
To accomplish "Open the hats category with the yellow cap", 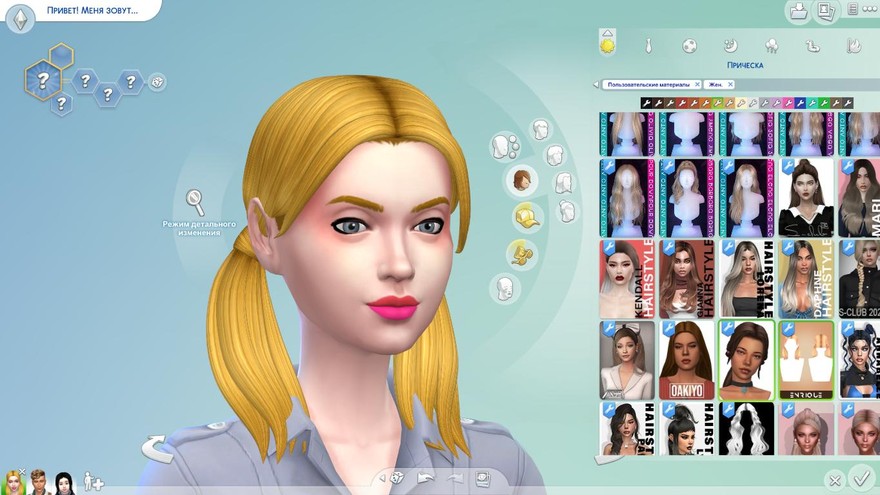I will point(526,215).
